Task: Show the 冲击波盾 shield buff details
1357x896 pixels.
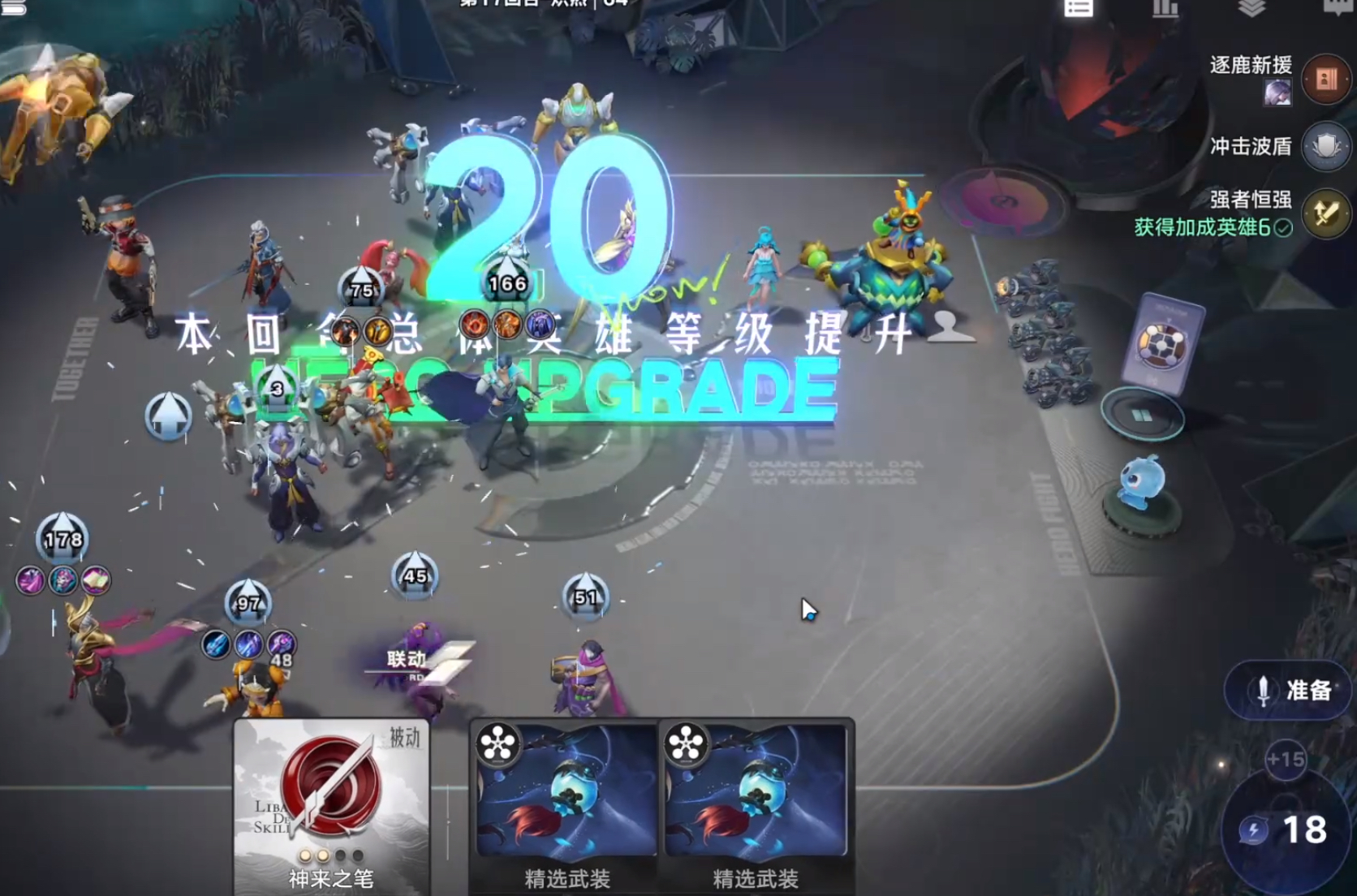Action: click(x=1326, y=147)
